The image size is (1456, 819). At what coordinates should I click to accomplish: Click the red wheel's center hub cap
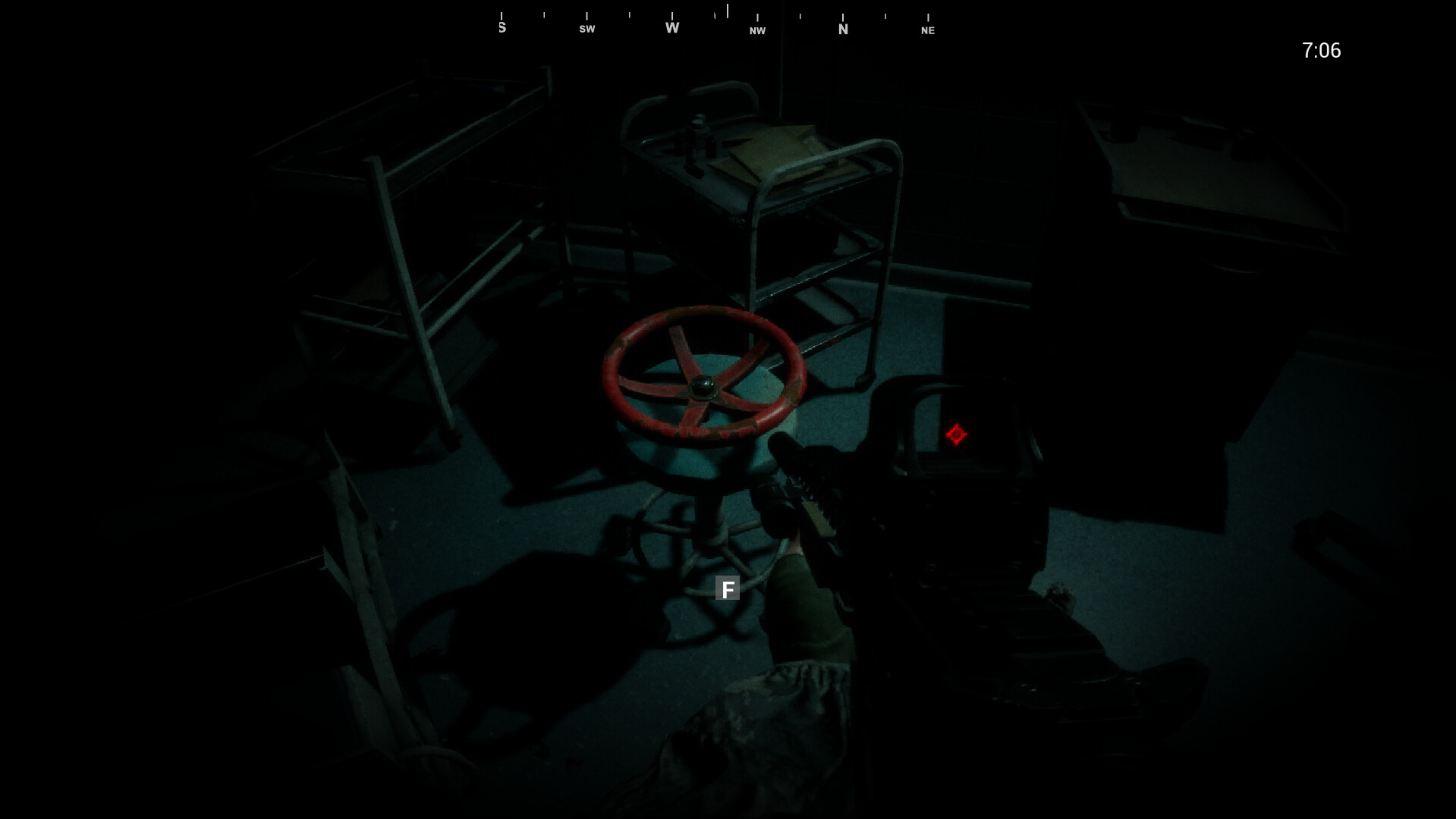703,387
